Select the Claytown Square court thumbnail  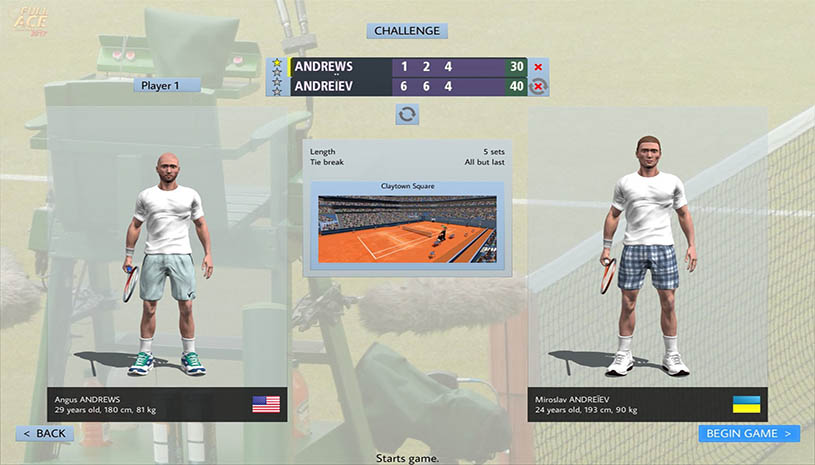point(407,228)
